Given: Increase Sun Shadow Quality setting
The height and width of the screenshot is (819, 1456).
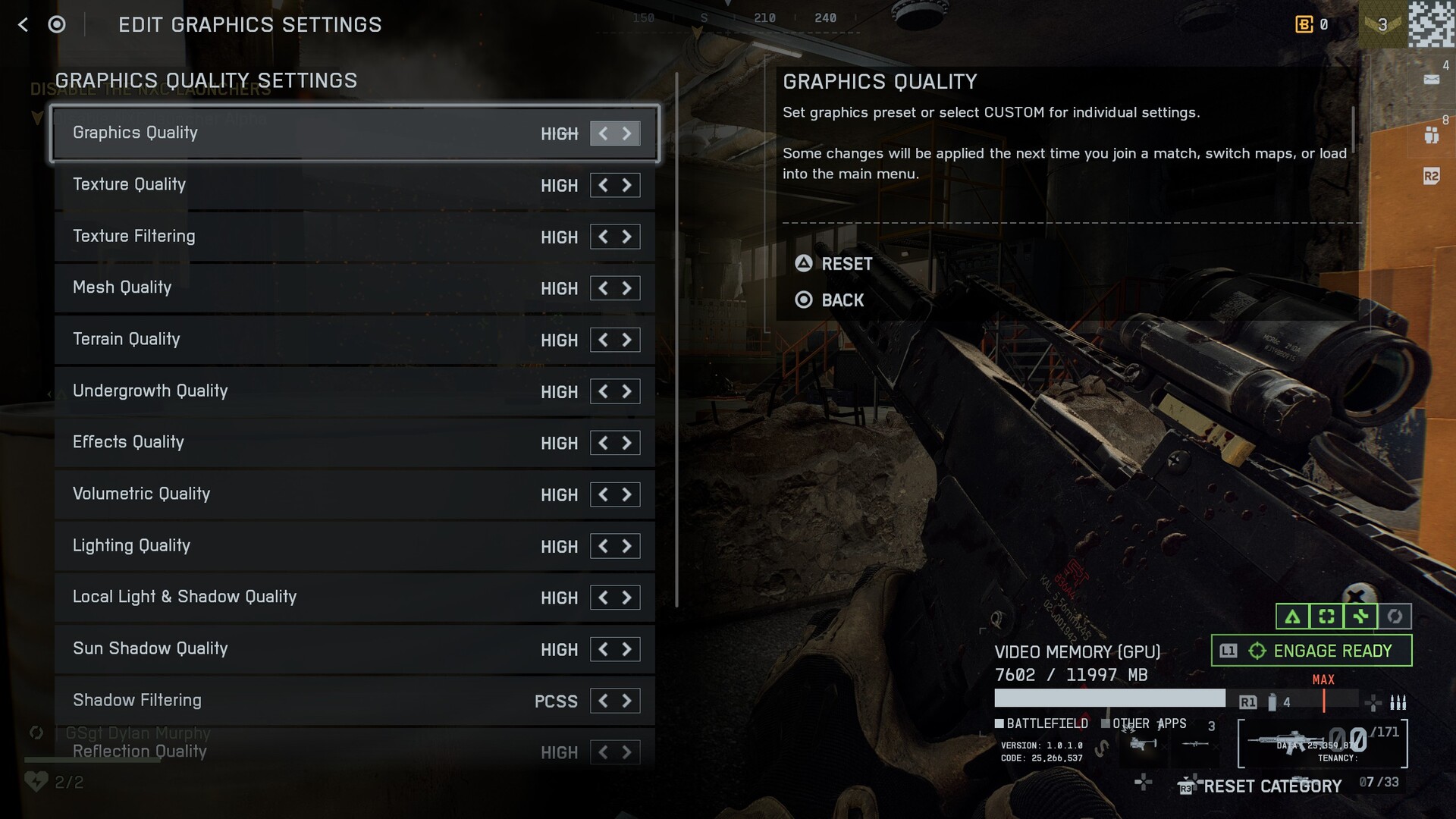Looking at the screenshot, I should pos(627,649).
